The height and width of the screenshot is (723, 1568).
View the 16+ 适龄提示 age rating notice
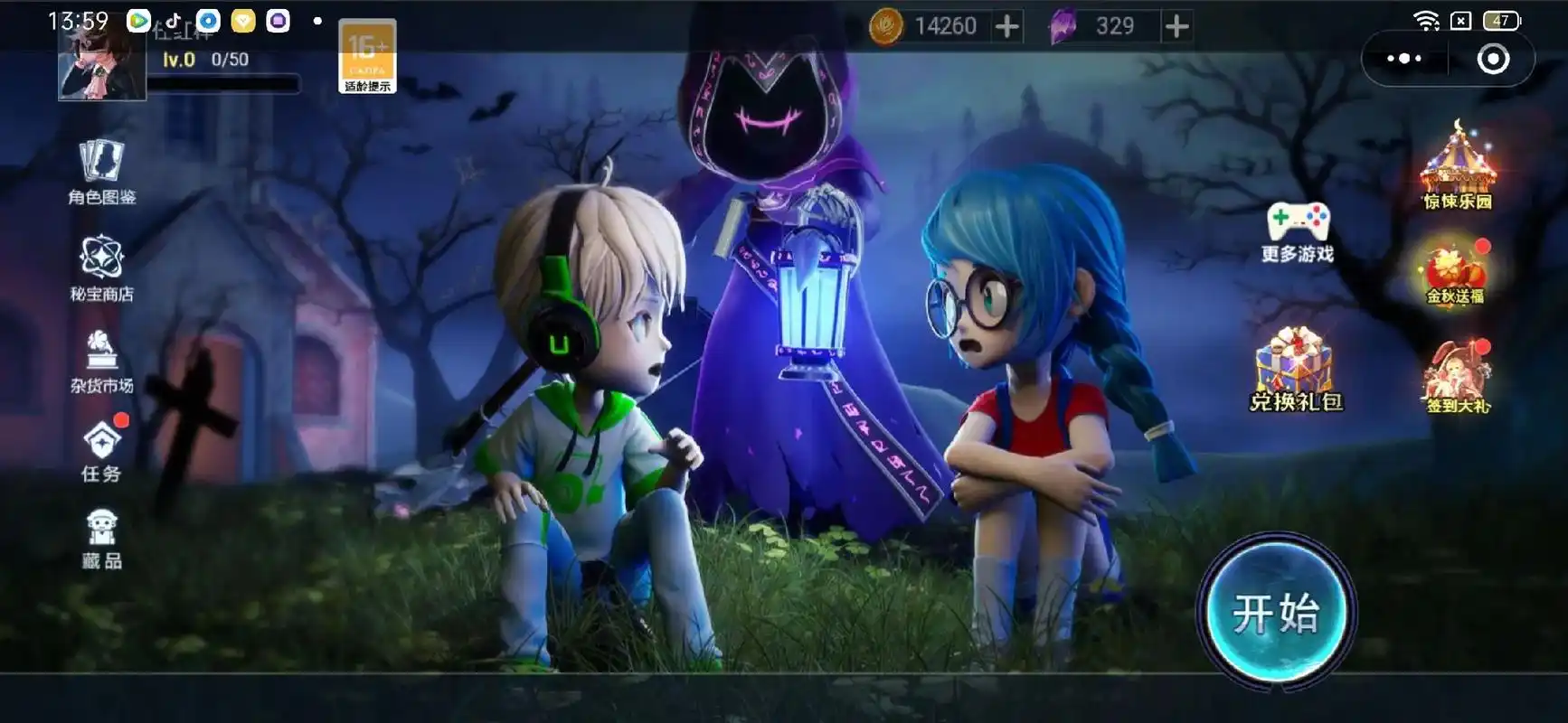pyautogui.click(x=367, y=56)
